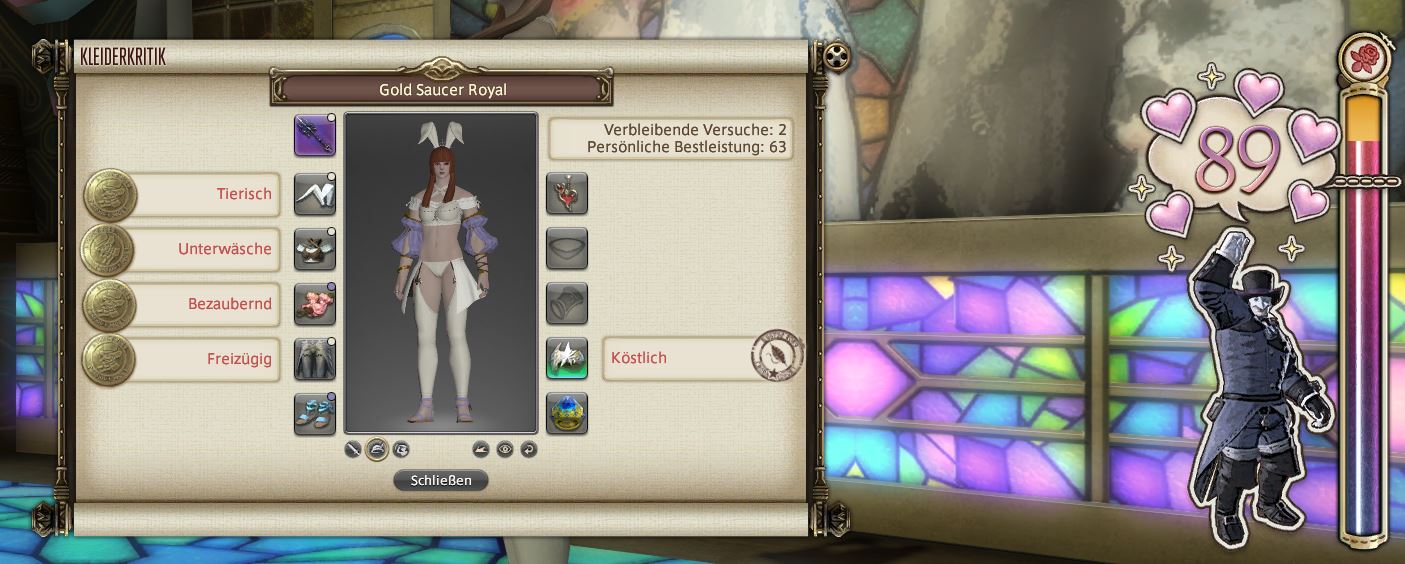1405x564 pixels.
Task: Select the blue ribbon sandals slot
Action: click(x=315, y=414)
